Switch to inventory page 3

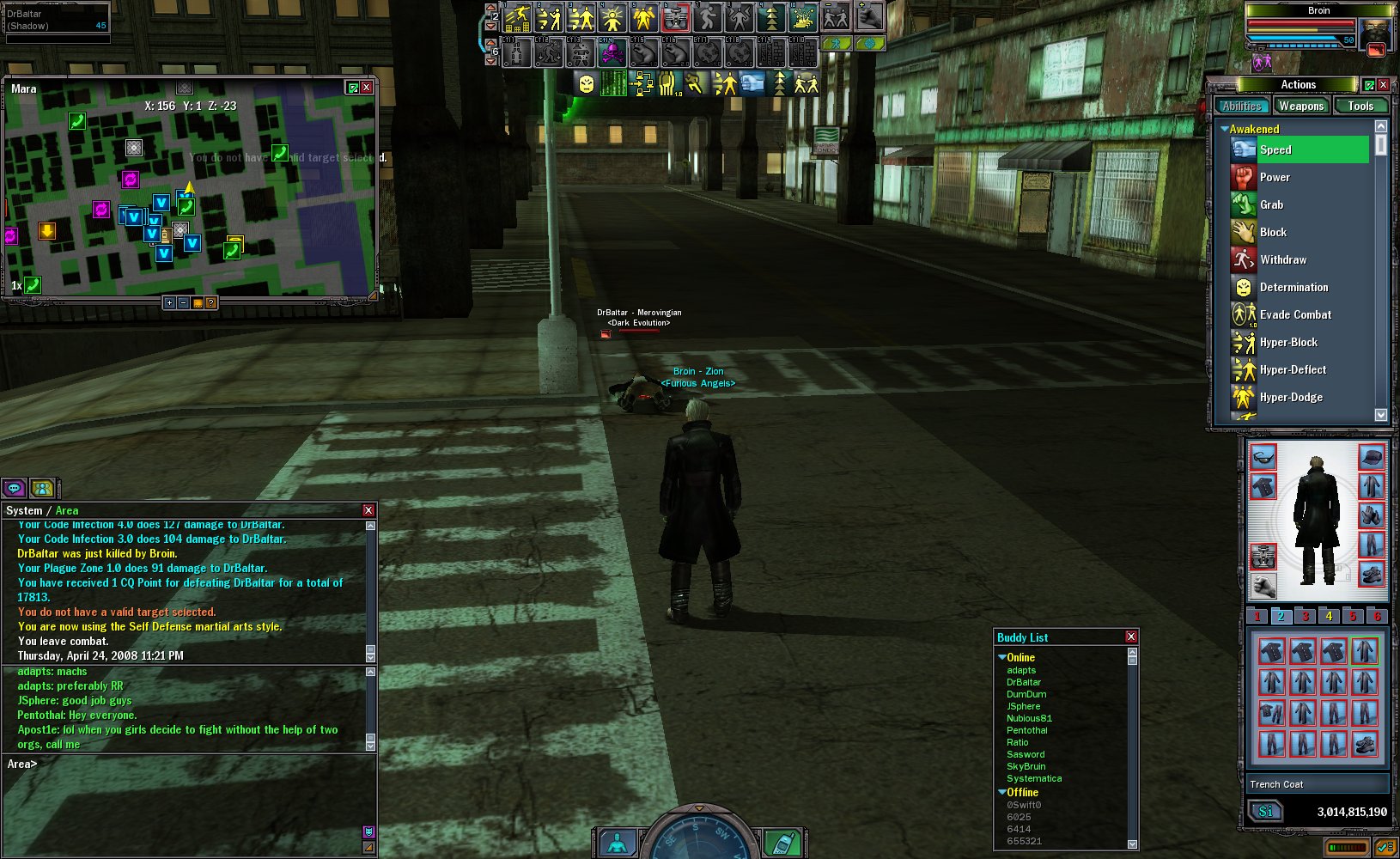pyautogui.click(x=1305, y=616)
